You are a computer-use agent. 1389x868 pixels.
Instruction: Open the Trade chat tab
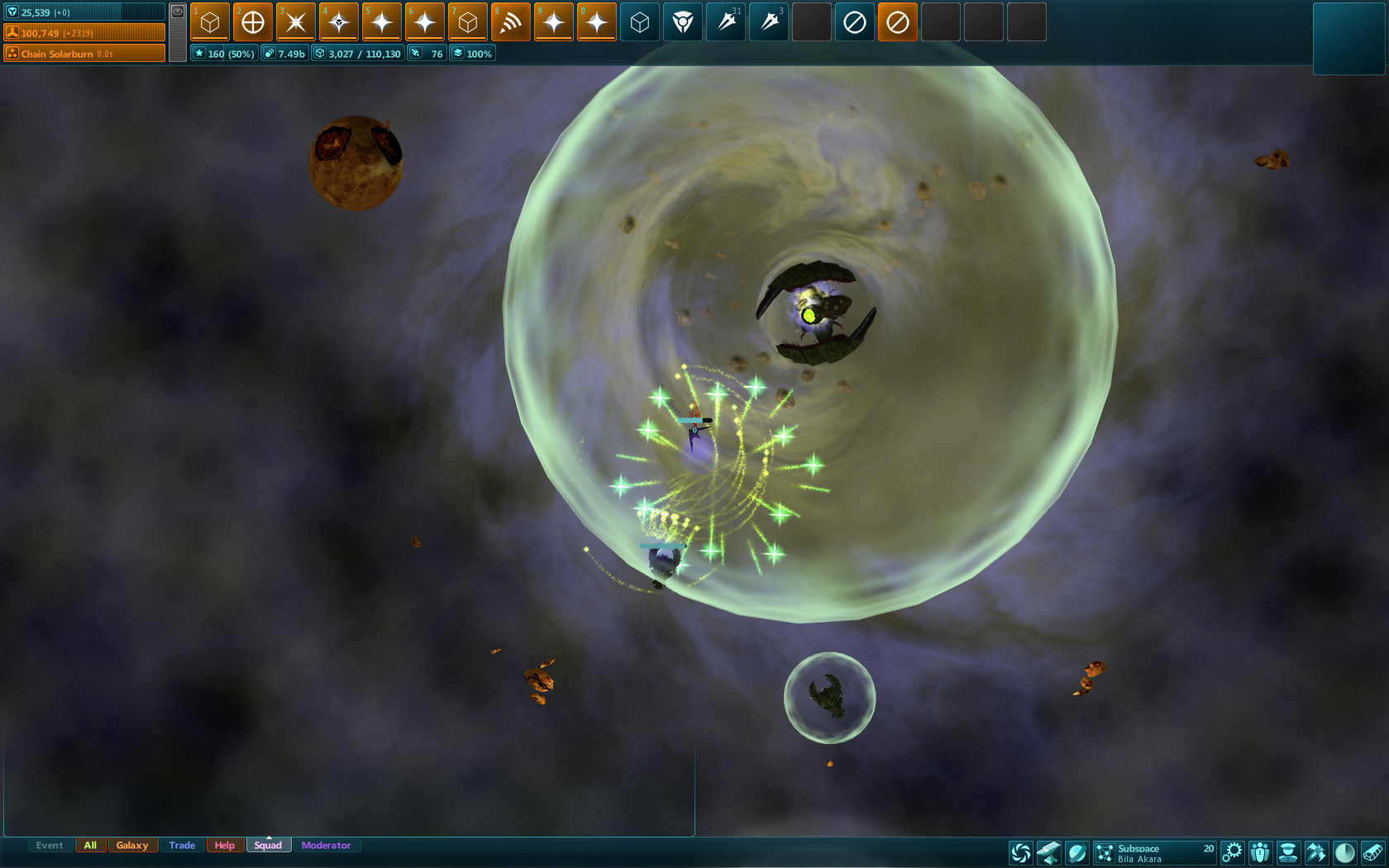pos(182,845)
